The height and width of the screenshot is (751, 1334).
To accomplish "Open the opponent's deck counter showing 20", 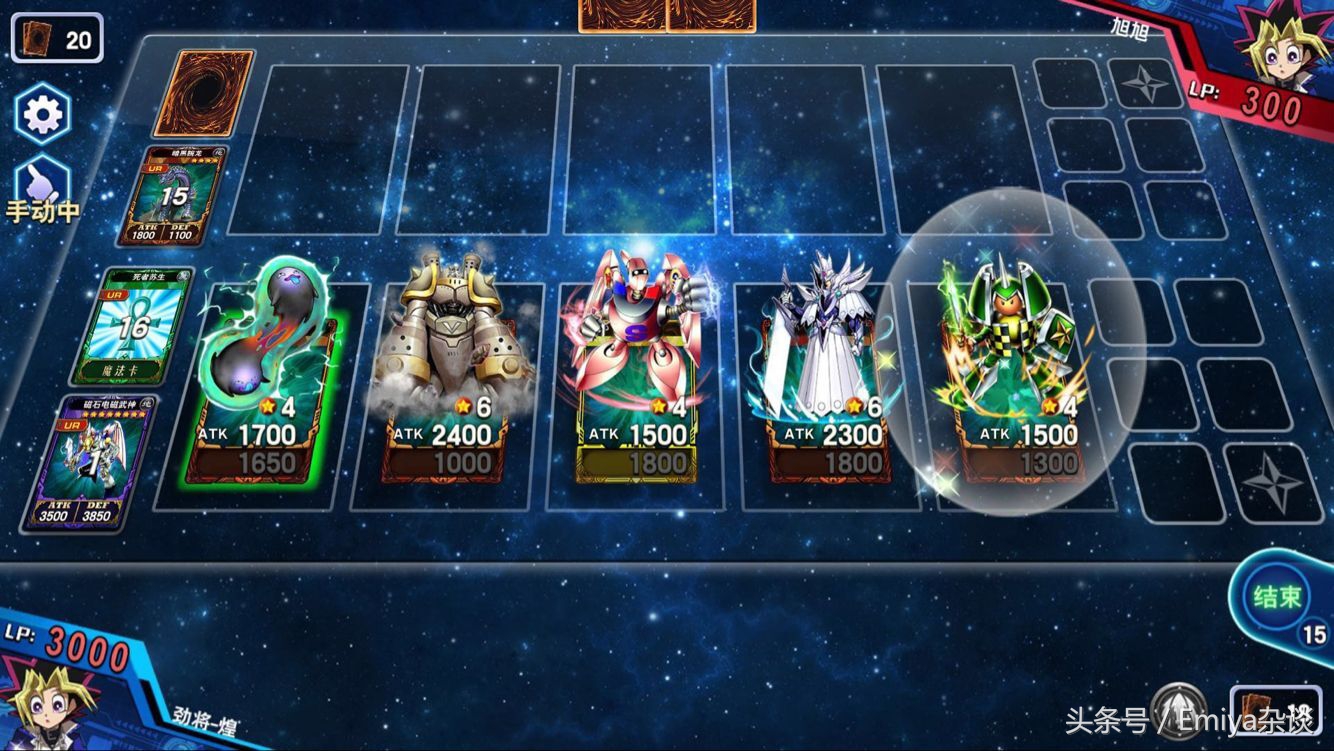I will click(x=57, y=39).
